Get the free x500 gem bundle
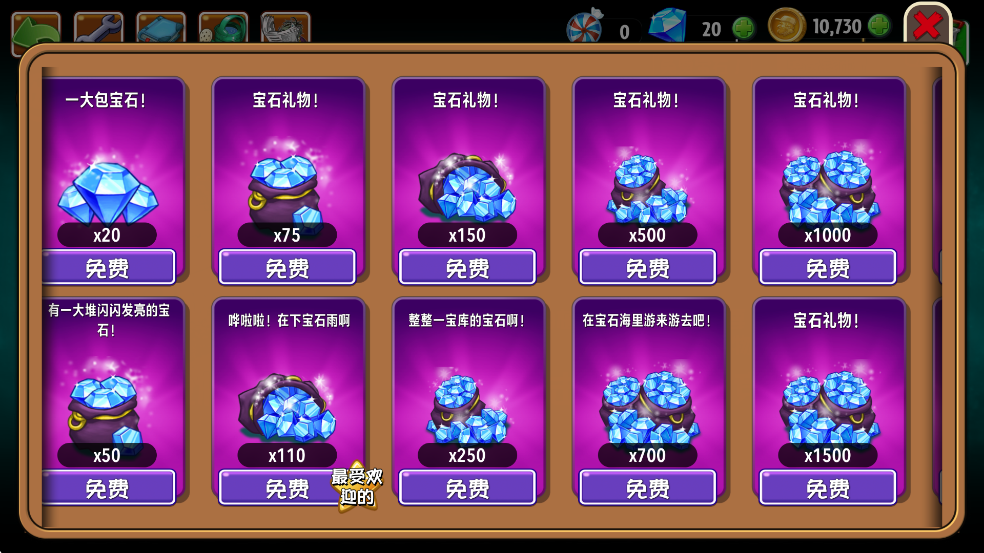 point(647,268)
